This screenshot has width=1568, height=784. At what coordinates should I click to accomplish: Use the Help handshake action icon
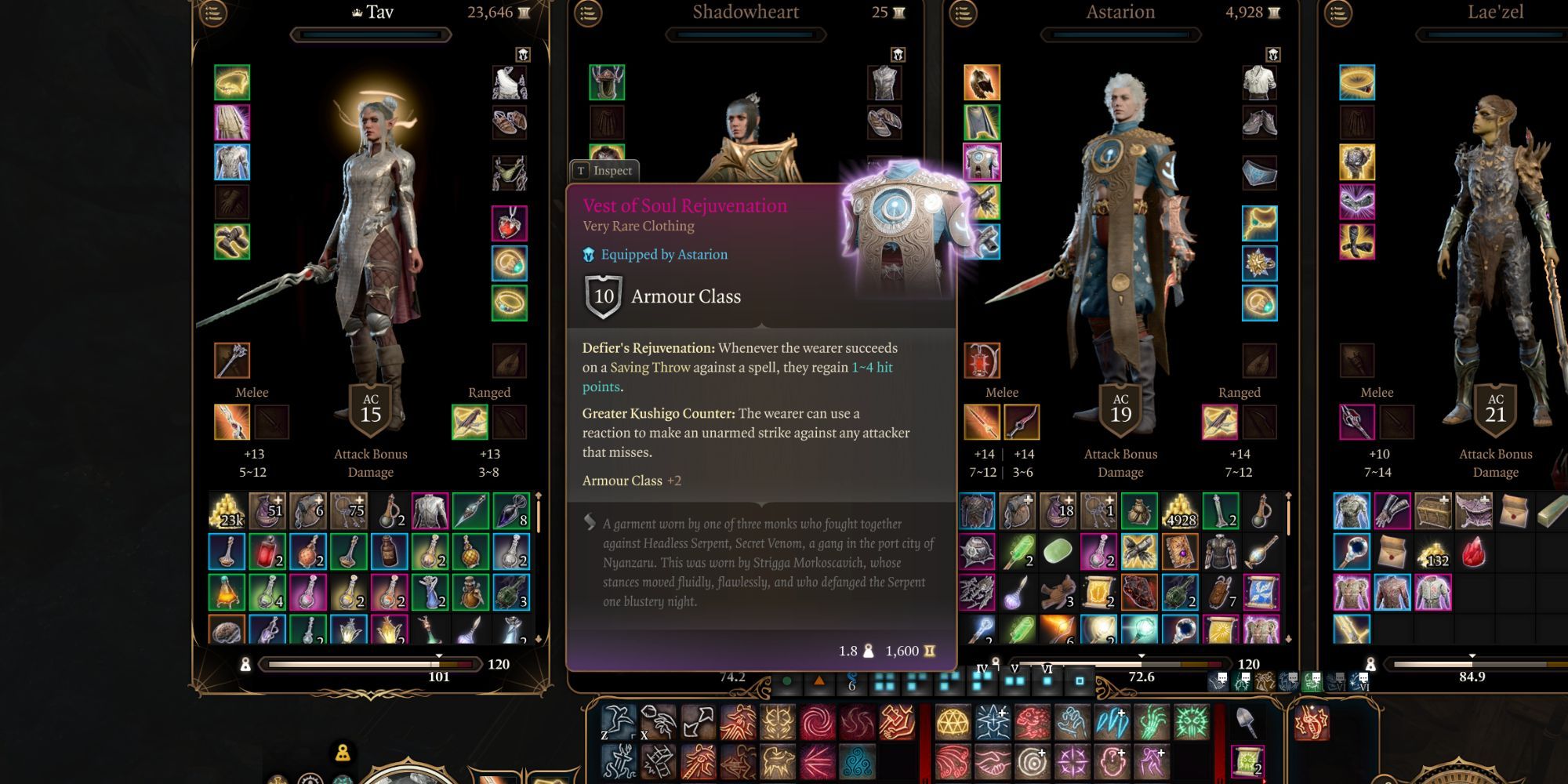tap(992, 762)
